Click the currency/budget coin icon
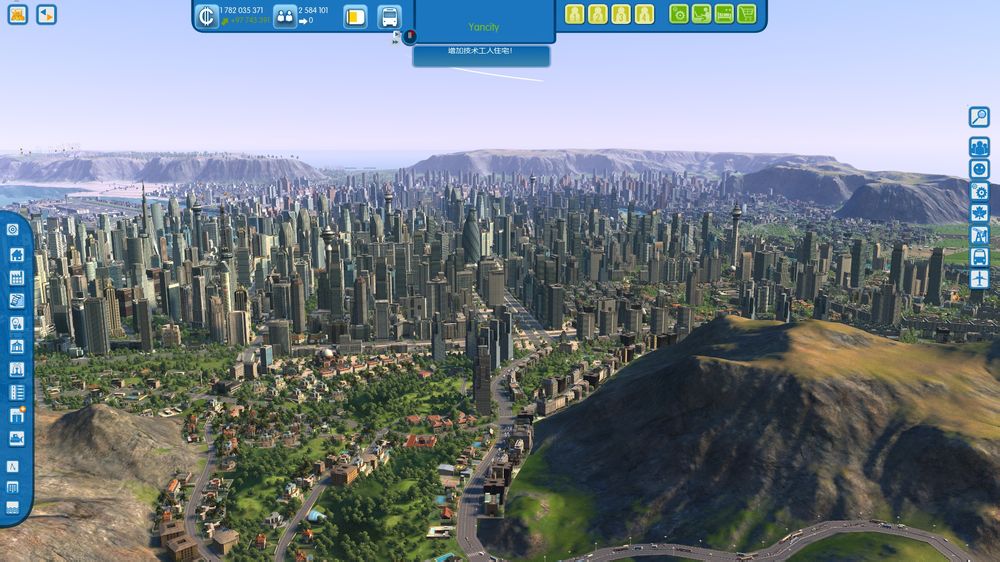The image size is (1000, 562). (x=207, y=16)
